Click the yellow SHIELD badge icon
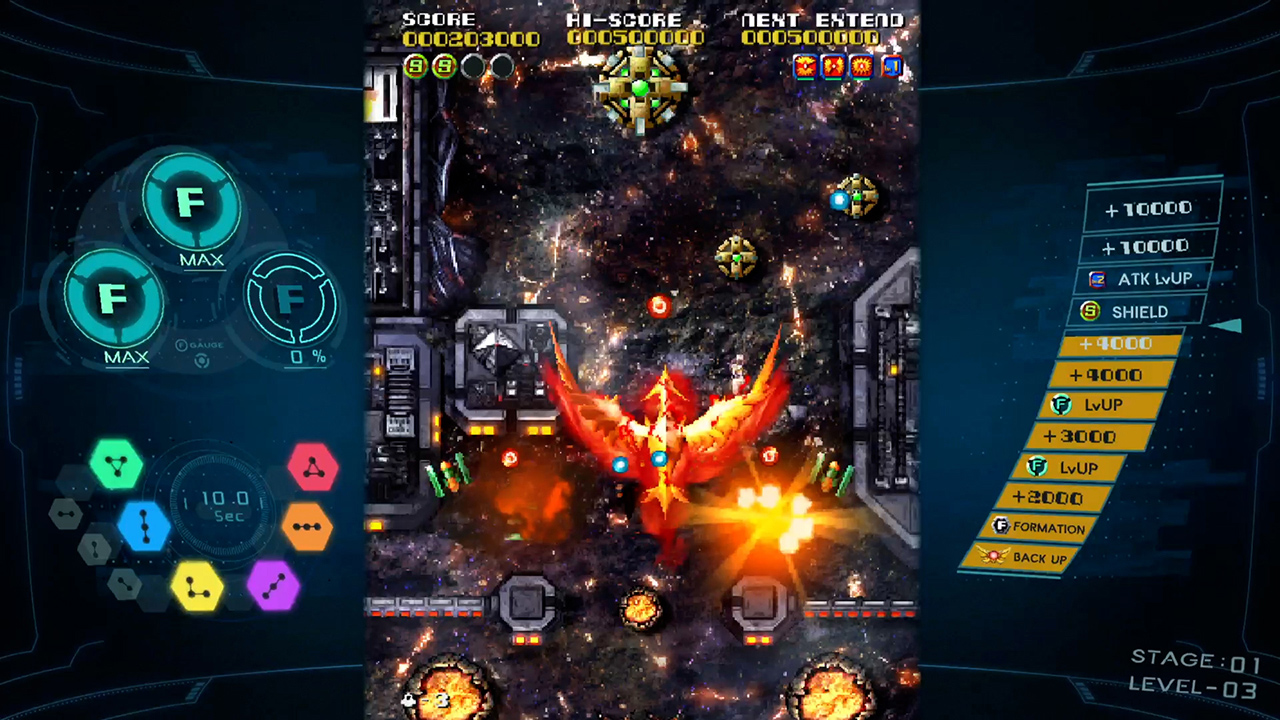The height and width of the screenshot is (720, 1280). tap(1090, 311)
